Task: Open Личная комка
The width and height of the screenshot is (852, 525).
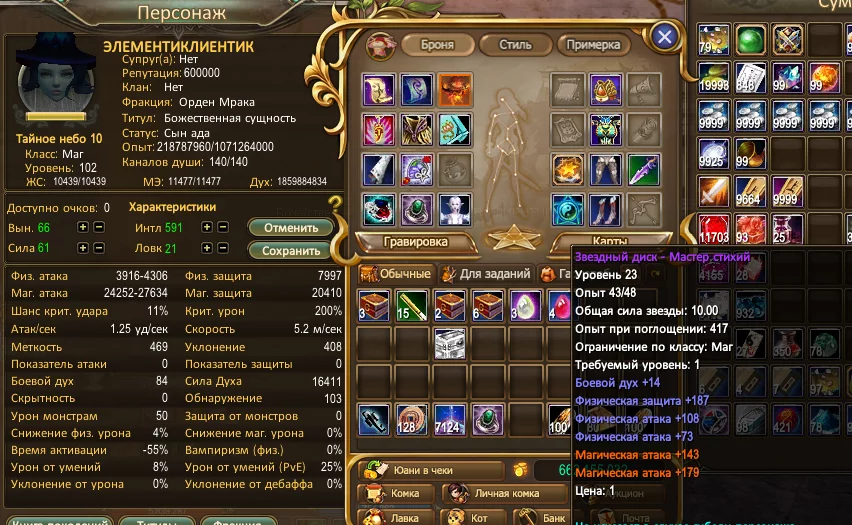Action: point(498,493)
